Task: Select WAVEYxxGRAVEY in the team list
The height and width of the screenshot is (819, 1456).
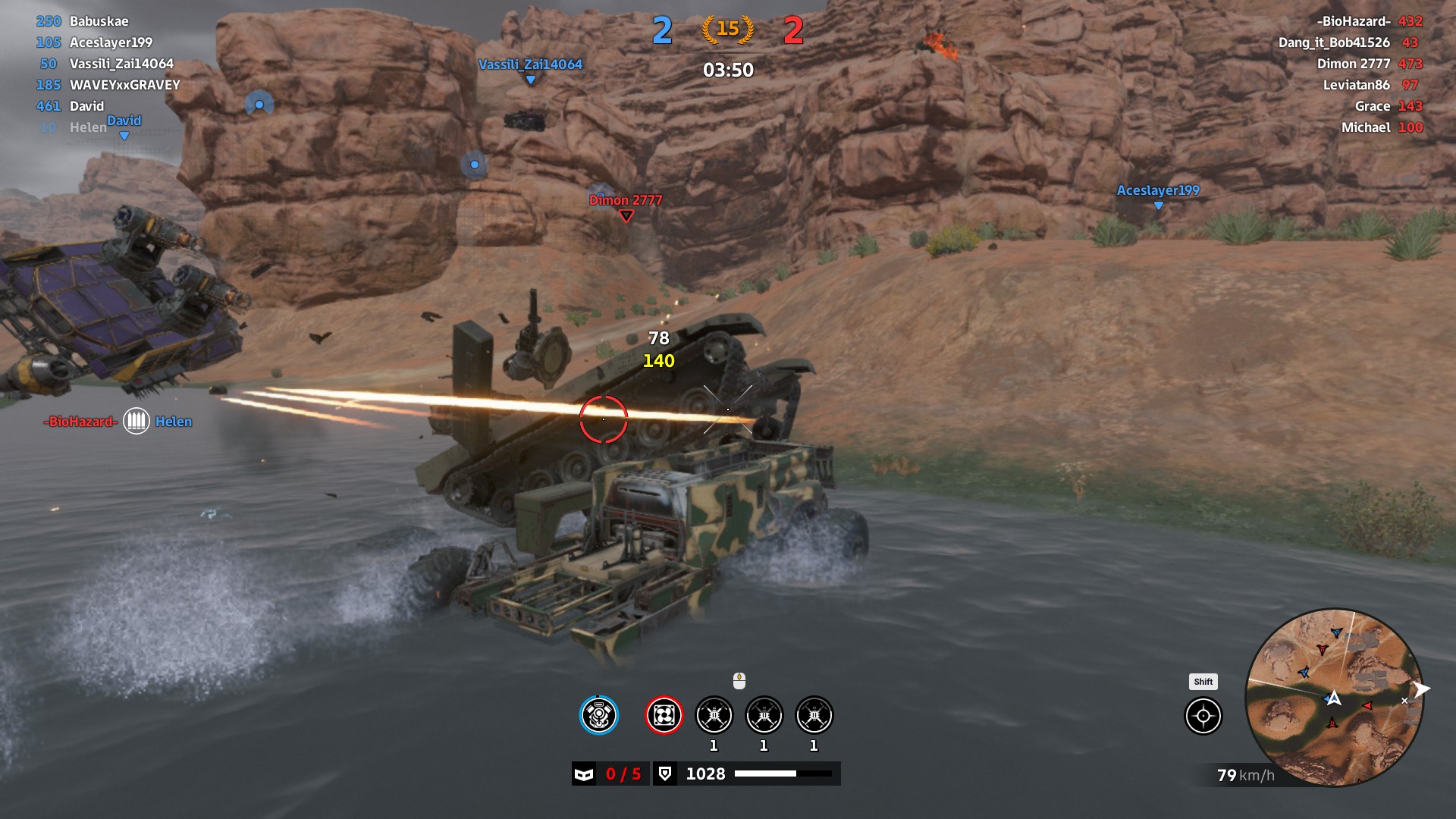Action: pyautogui.click(x=124, y=85)
